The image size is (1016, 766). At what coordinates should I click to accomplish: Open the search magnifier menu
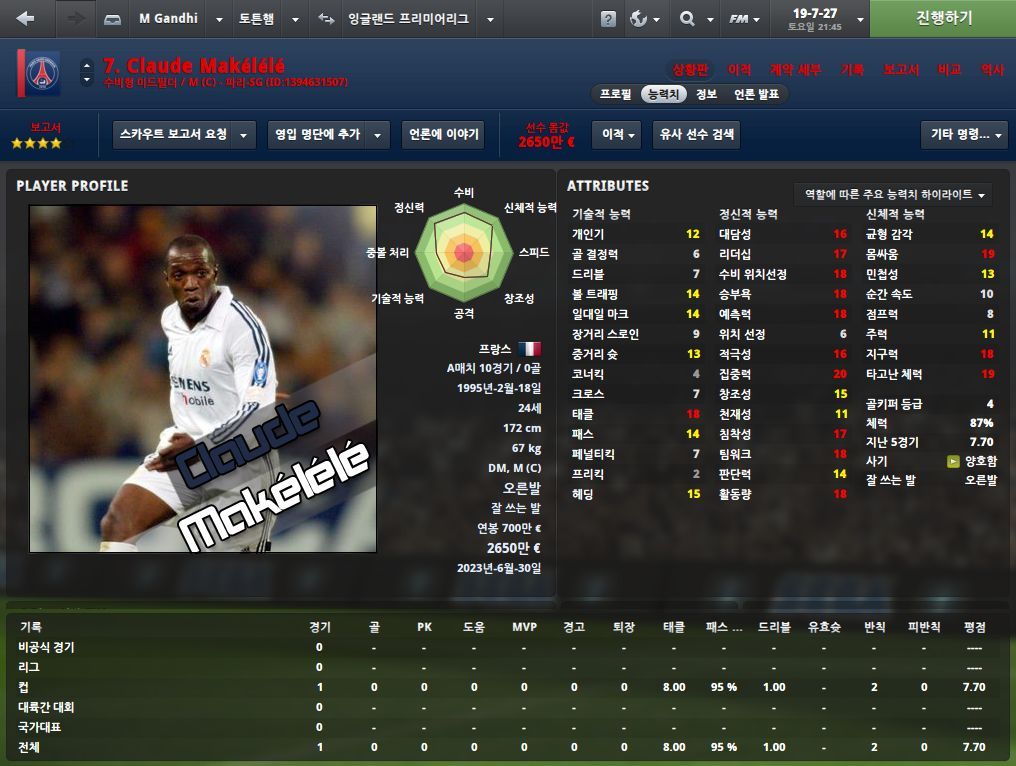pos(693,19)
